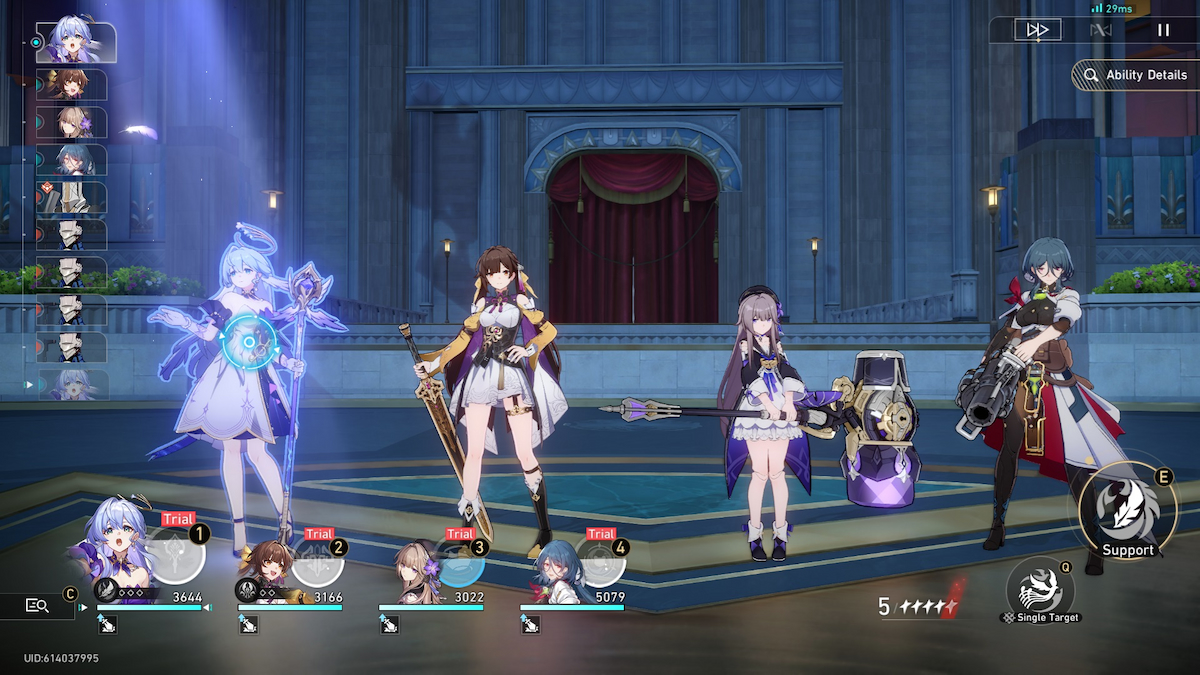1200x675 pixels.
Task: Toggle the auto-battle button
Action: (x=1100, y=30)
